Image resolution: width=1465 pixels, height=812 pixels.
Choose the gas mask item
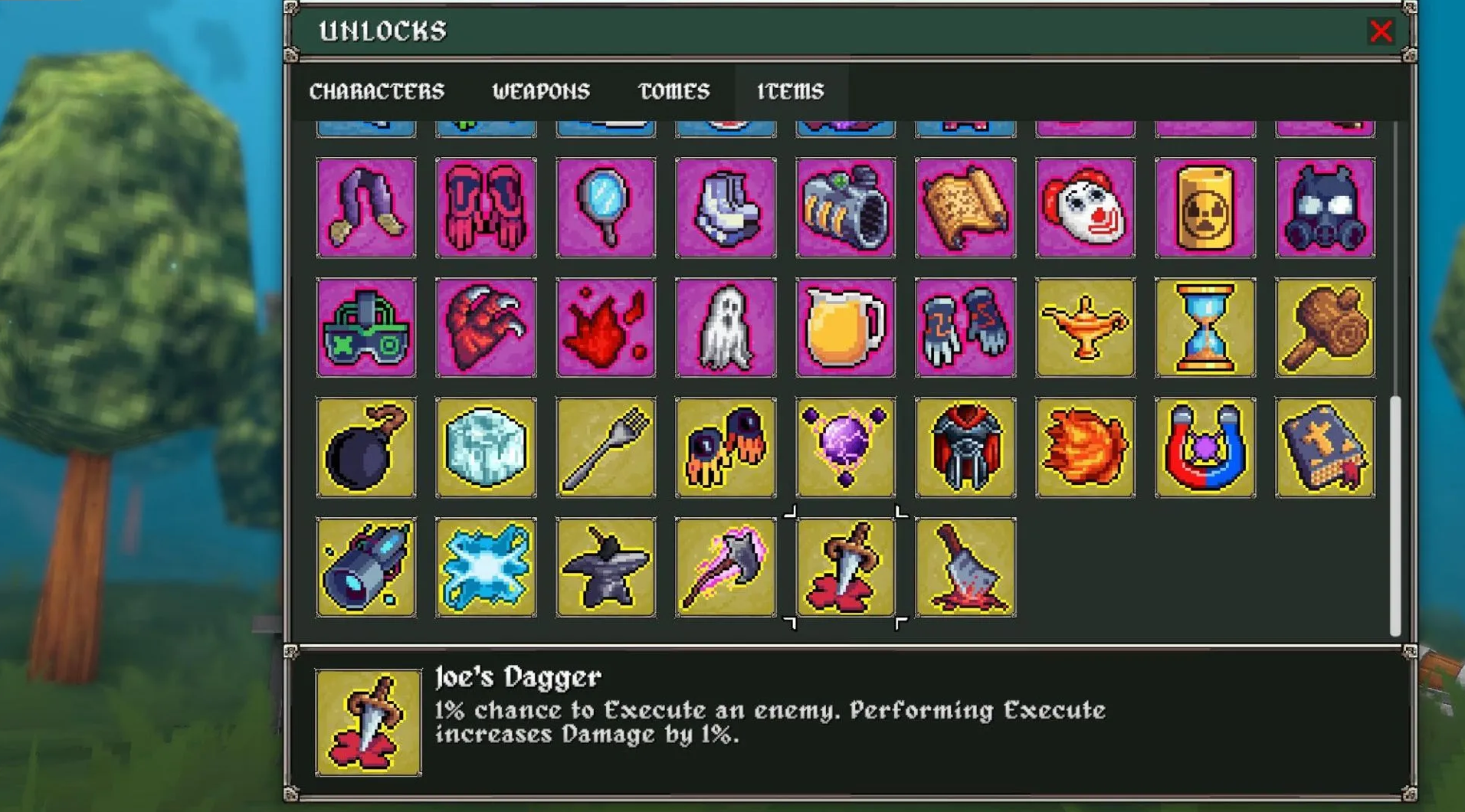coord(1325,208)
